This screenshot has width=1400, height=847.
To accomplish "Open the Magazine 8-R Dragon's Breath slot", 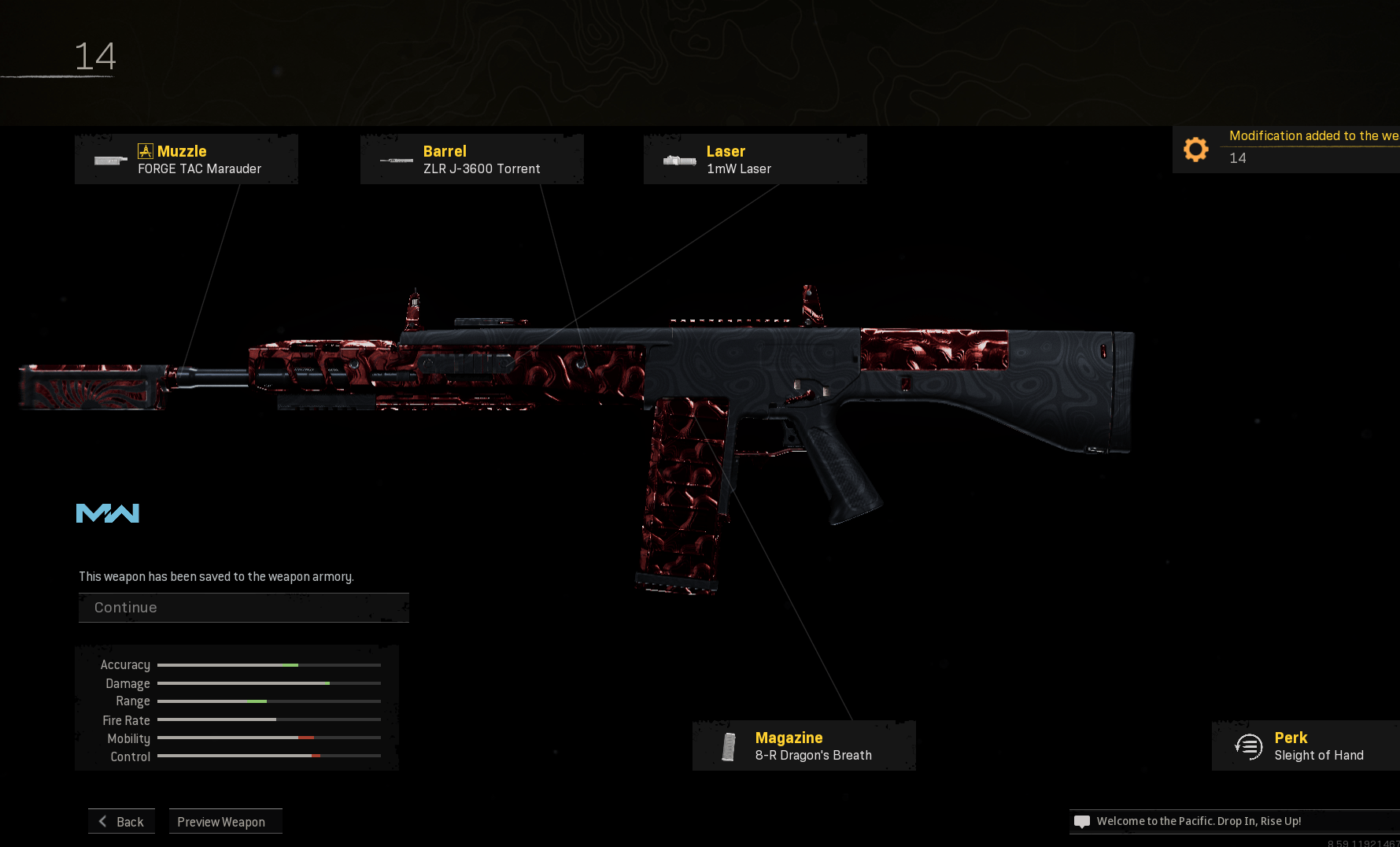I will click(804, 745).
